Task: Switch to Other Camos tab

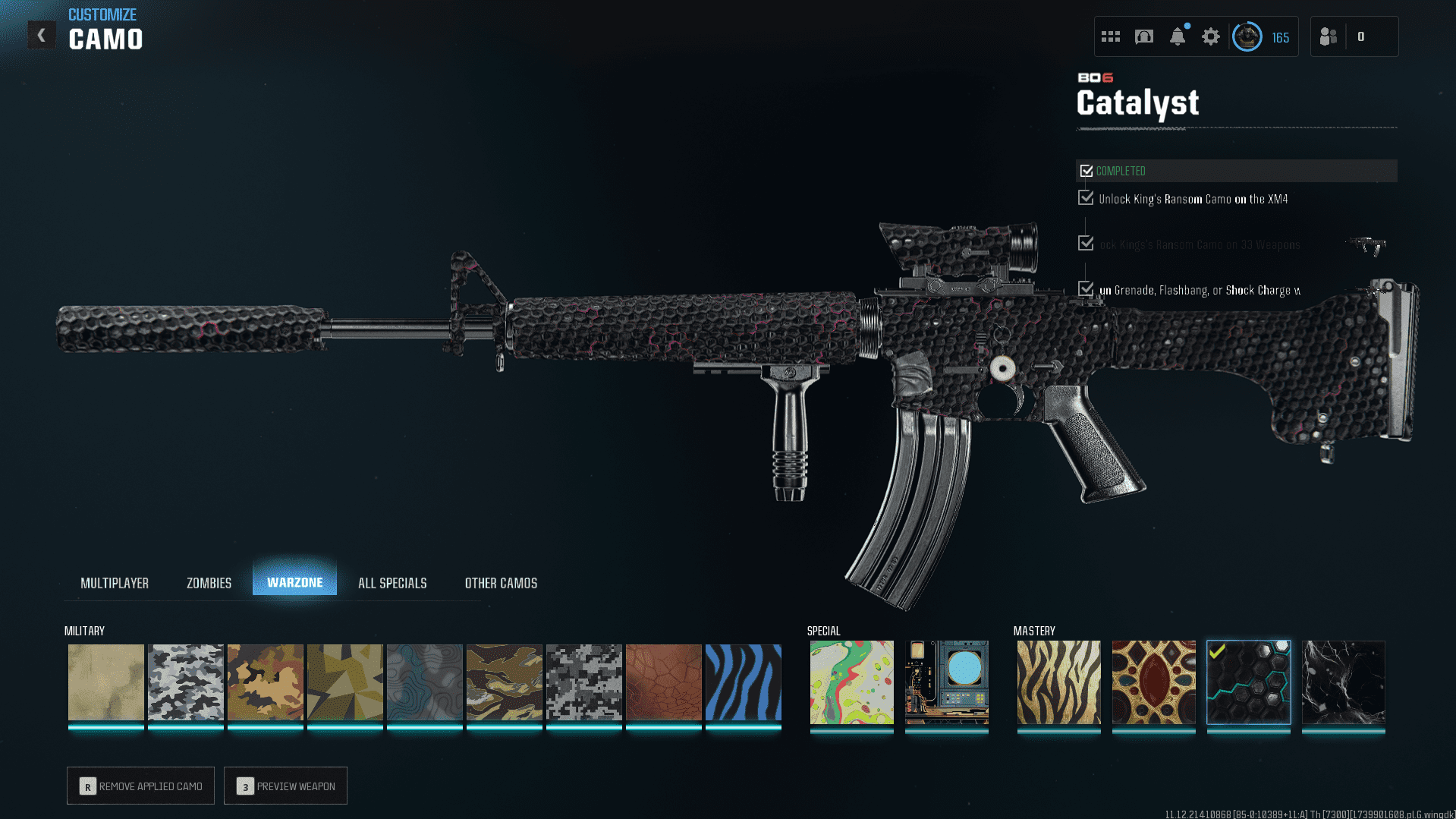Action: (501, 583)
